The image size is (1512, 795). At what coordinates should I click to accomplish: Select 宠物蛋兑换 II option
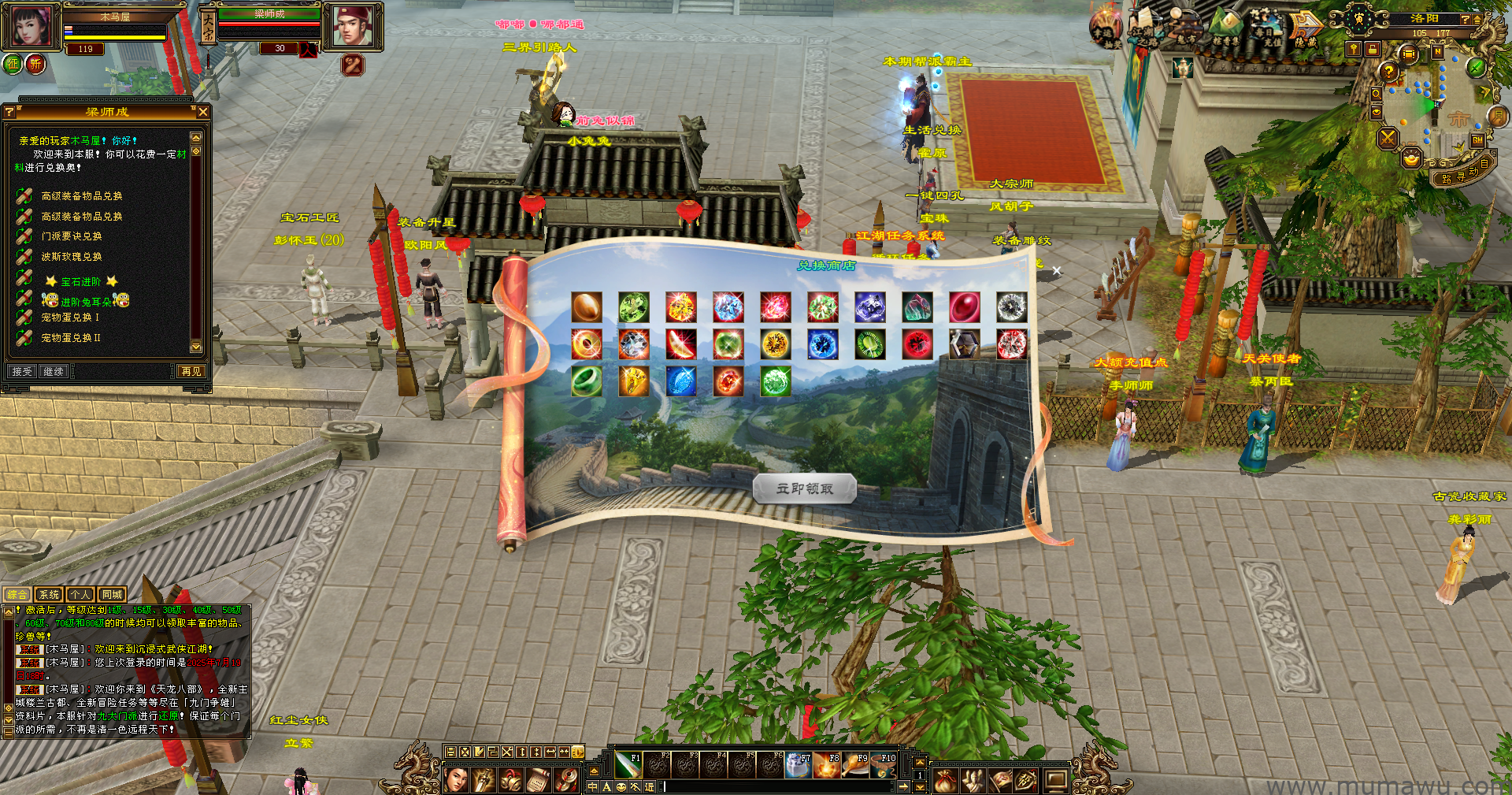coord(71,338)
